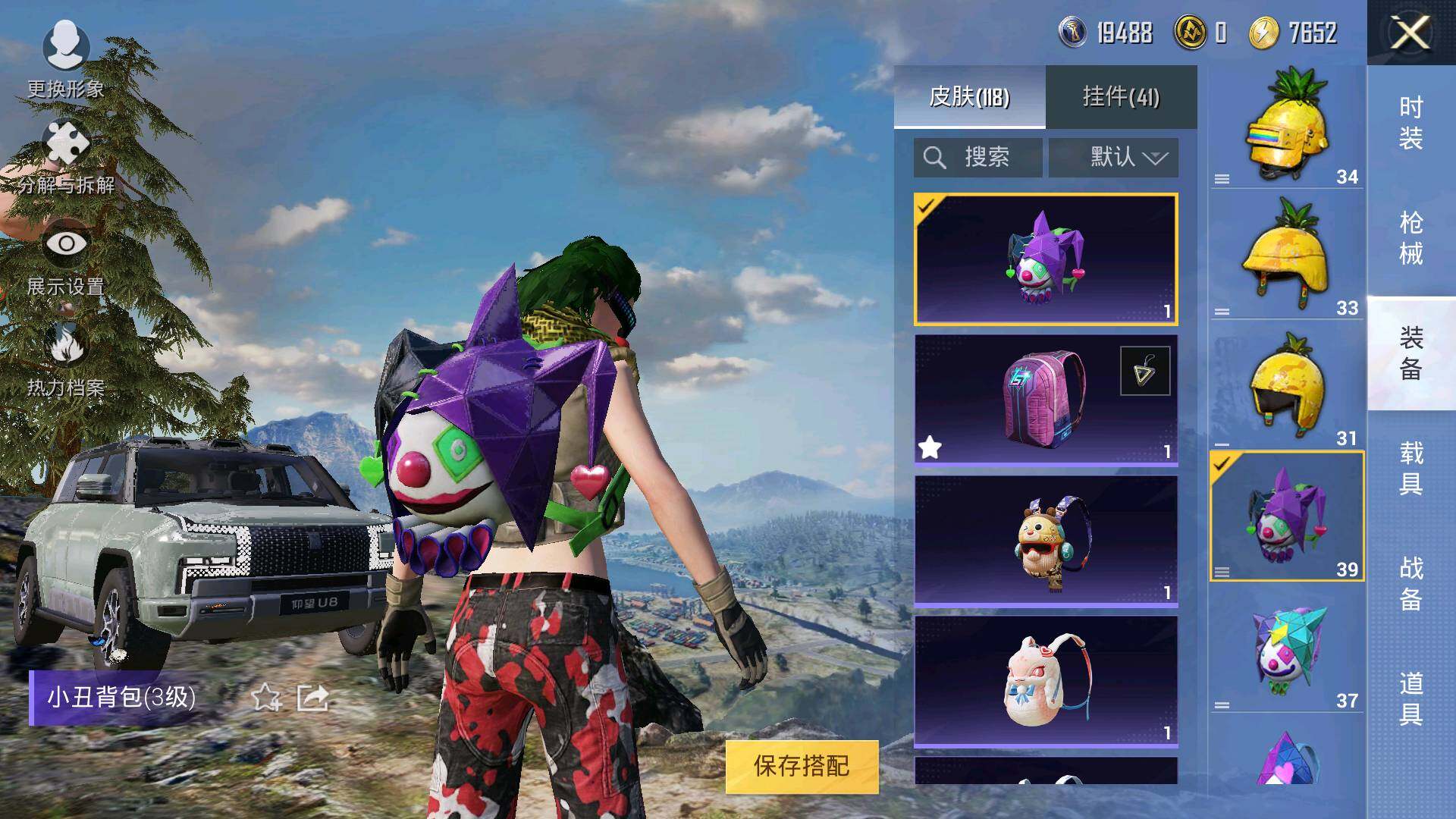
Task: Open the 挂件(41) pendants tab
Action: (1121, 96)
